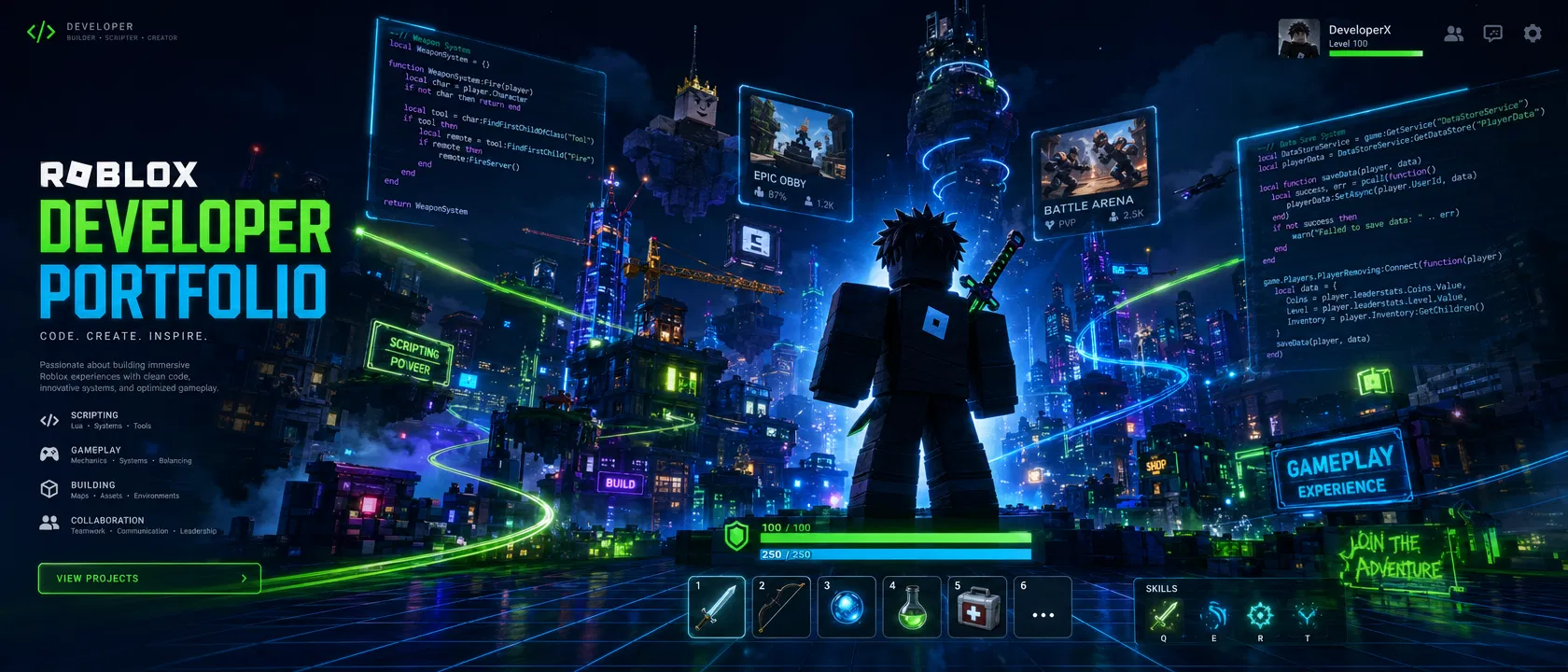The width and height of the screenshot is (1568, 672).
Task: Open the View Projects button
Action: [x=149, y=579]
